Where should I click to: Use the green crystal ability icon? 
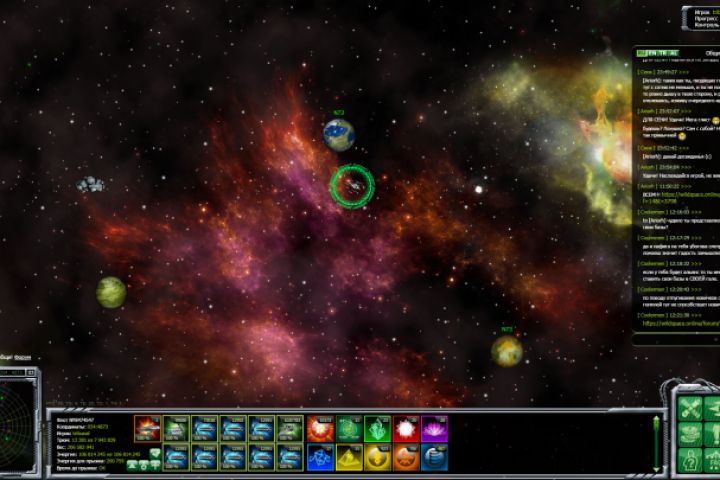click(x=377, y=429)
